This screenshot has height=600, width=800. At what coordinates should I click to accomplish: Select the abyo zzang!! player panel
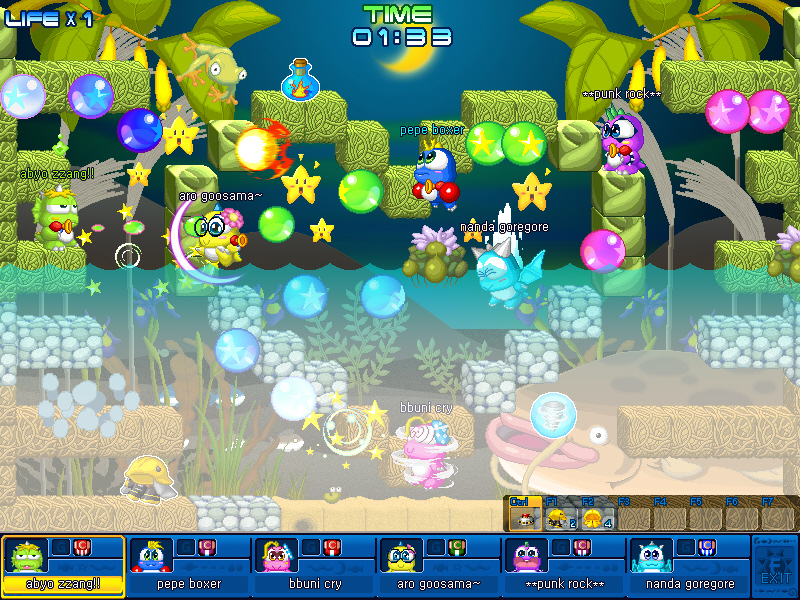[63, 567]
